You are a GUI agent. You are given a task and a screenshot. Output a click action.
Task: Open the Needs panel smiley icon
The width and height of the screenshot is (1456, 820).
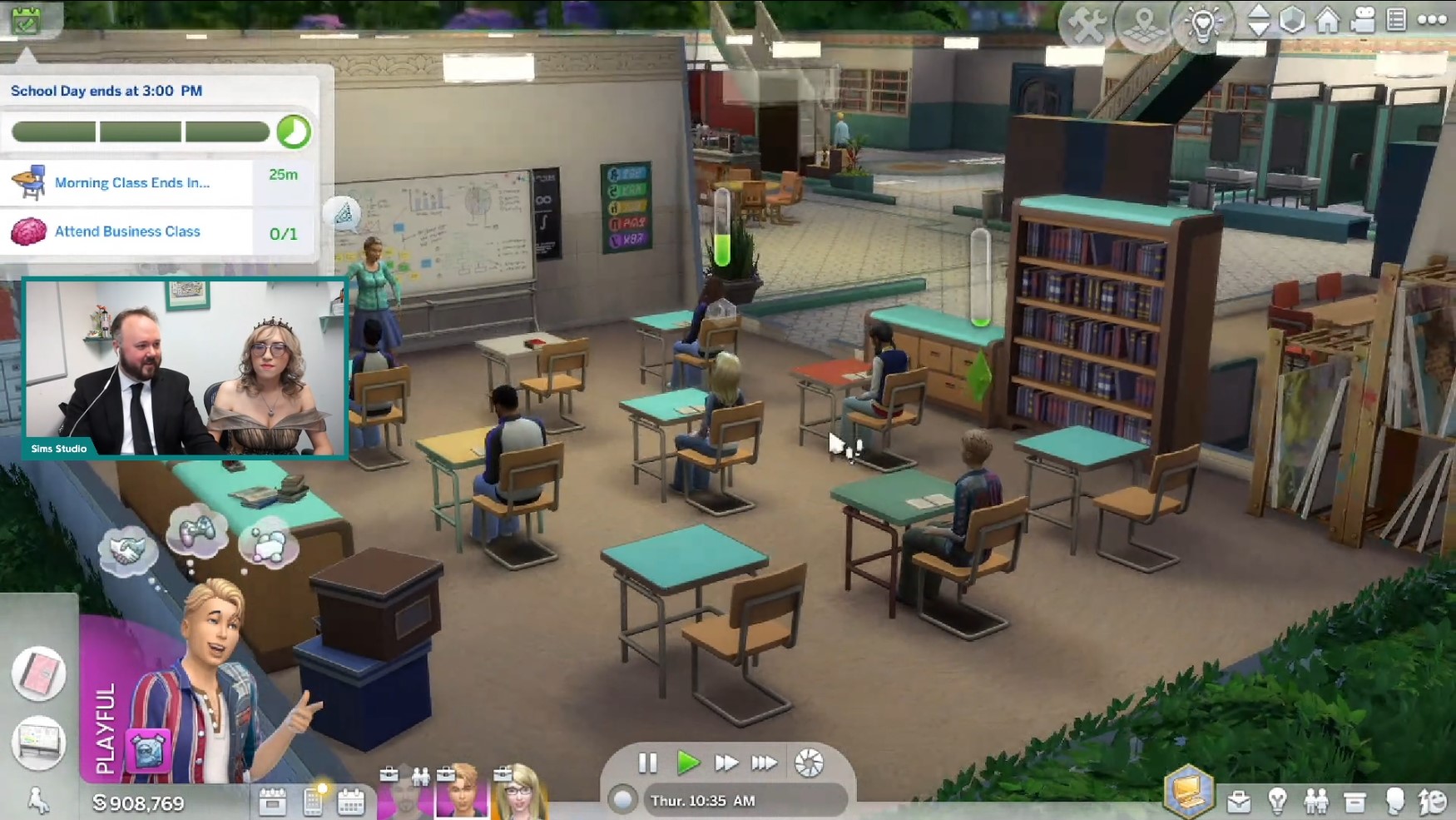tap(1434, 802)
